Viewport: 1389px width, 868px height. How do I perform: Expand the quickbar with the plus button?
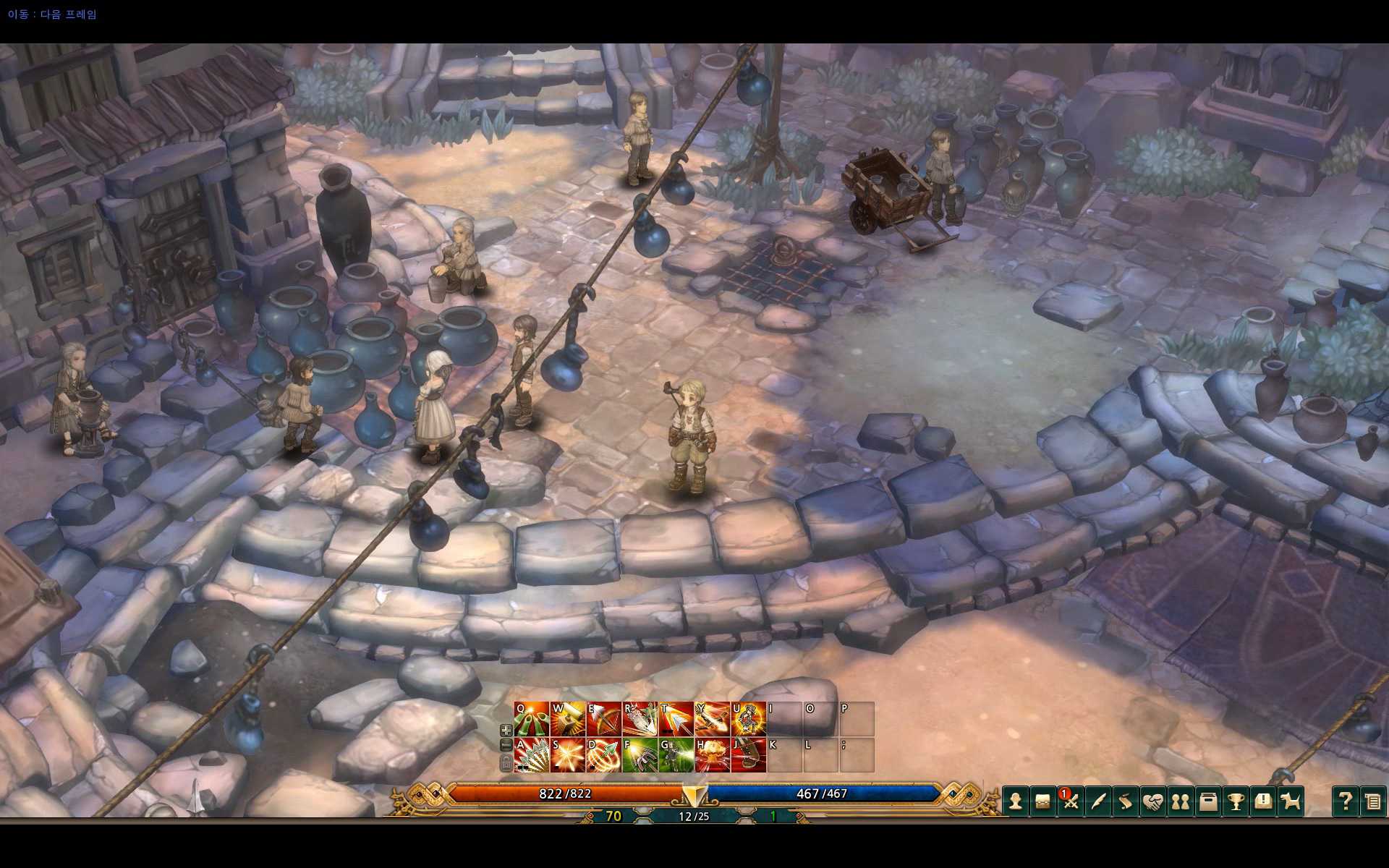pyautogui.click(x=505, y=729)
